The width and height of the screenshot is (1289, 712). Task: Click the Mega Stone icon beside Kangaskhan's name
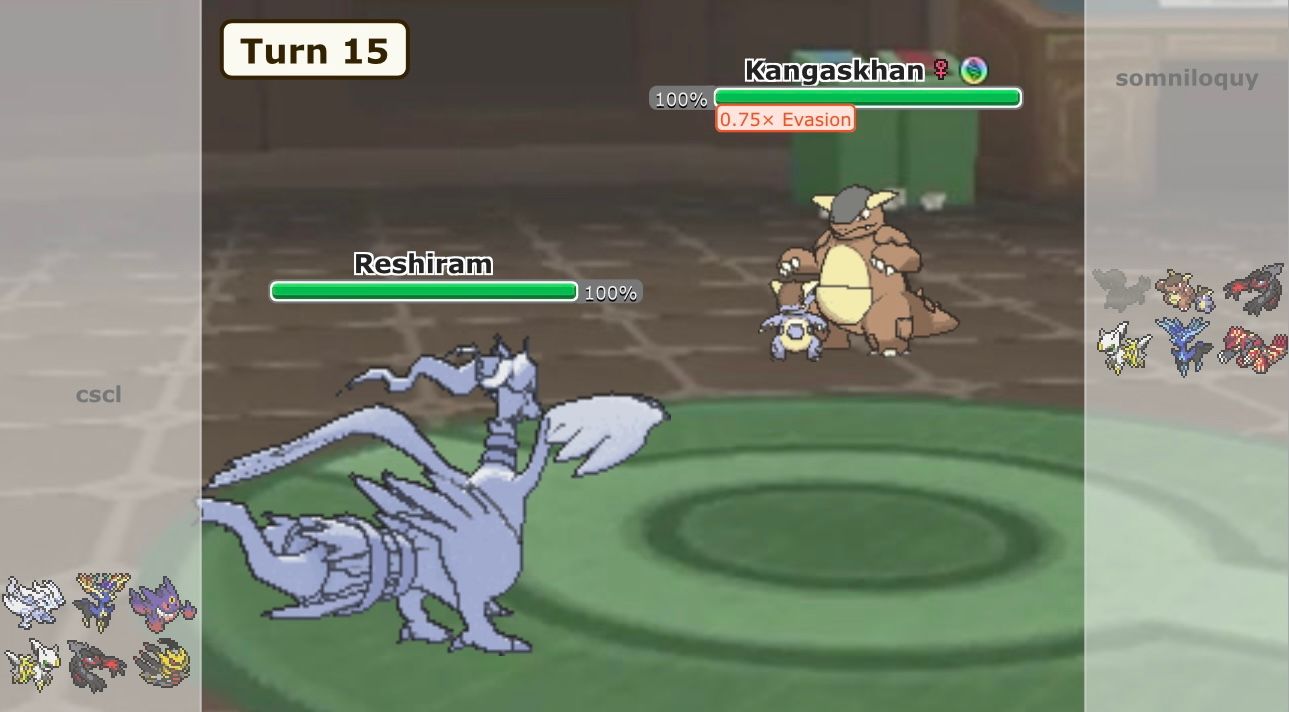973,70
